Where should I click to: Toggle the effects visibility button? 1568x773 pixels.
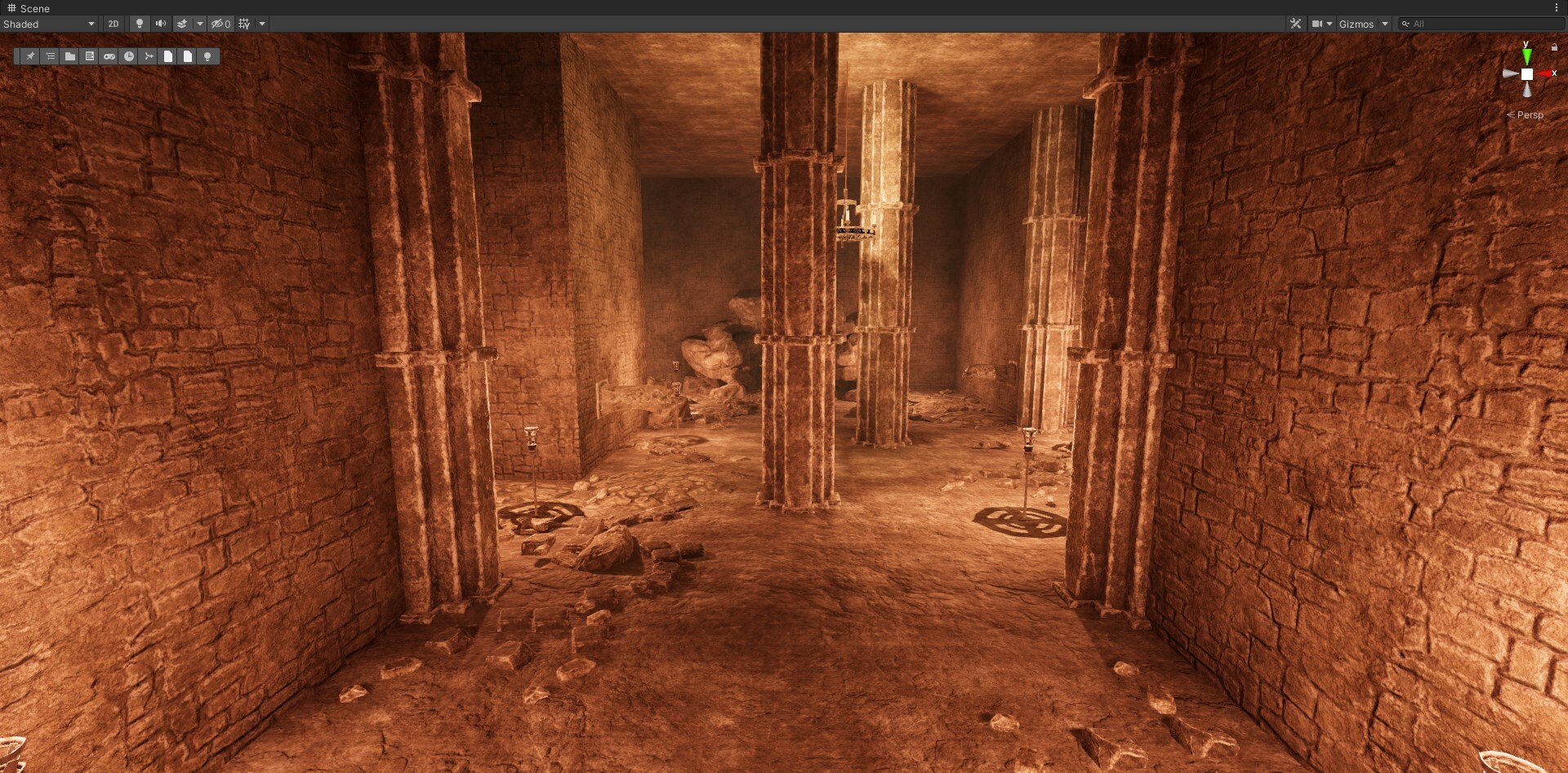click(183, 24)
